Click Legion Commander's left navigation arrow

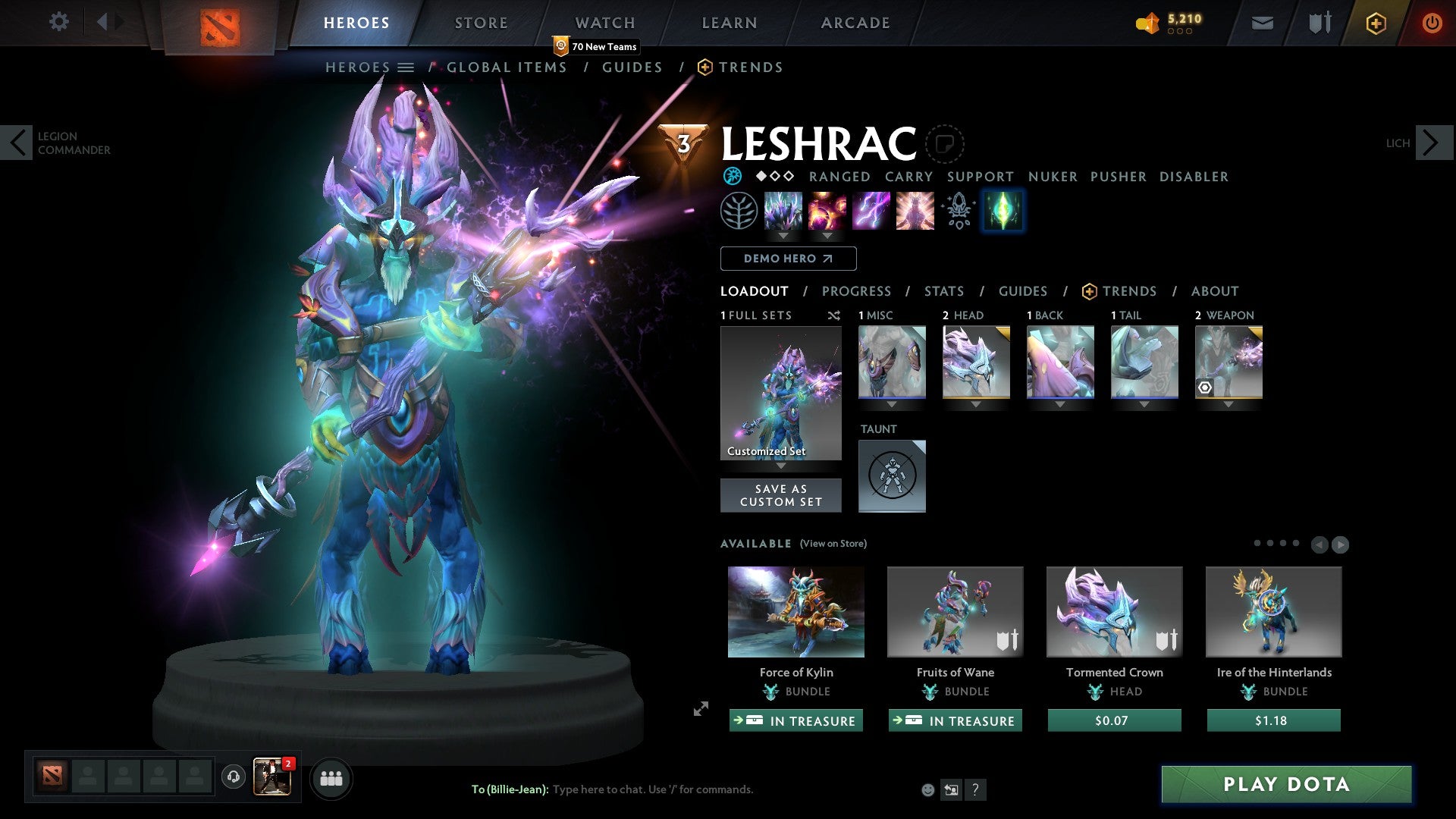[17, 142]
